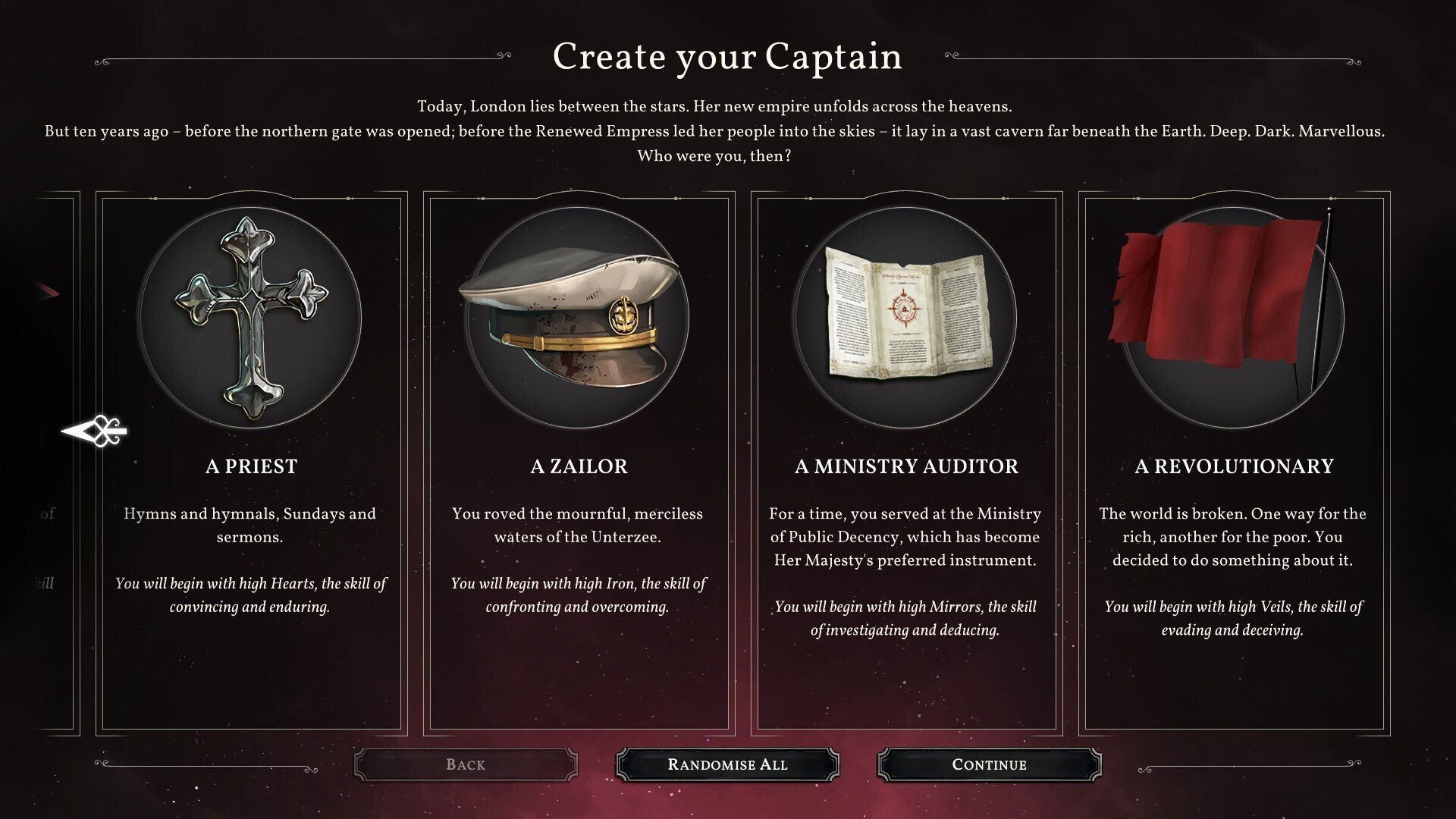The image size is (1456, 819).
Task: Continue to the next step
Action: pyautogui.click(x=989, y=764)
